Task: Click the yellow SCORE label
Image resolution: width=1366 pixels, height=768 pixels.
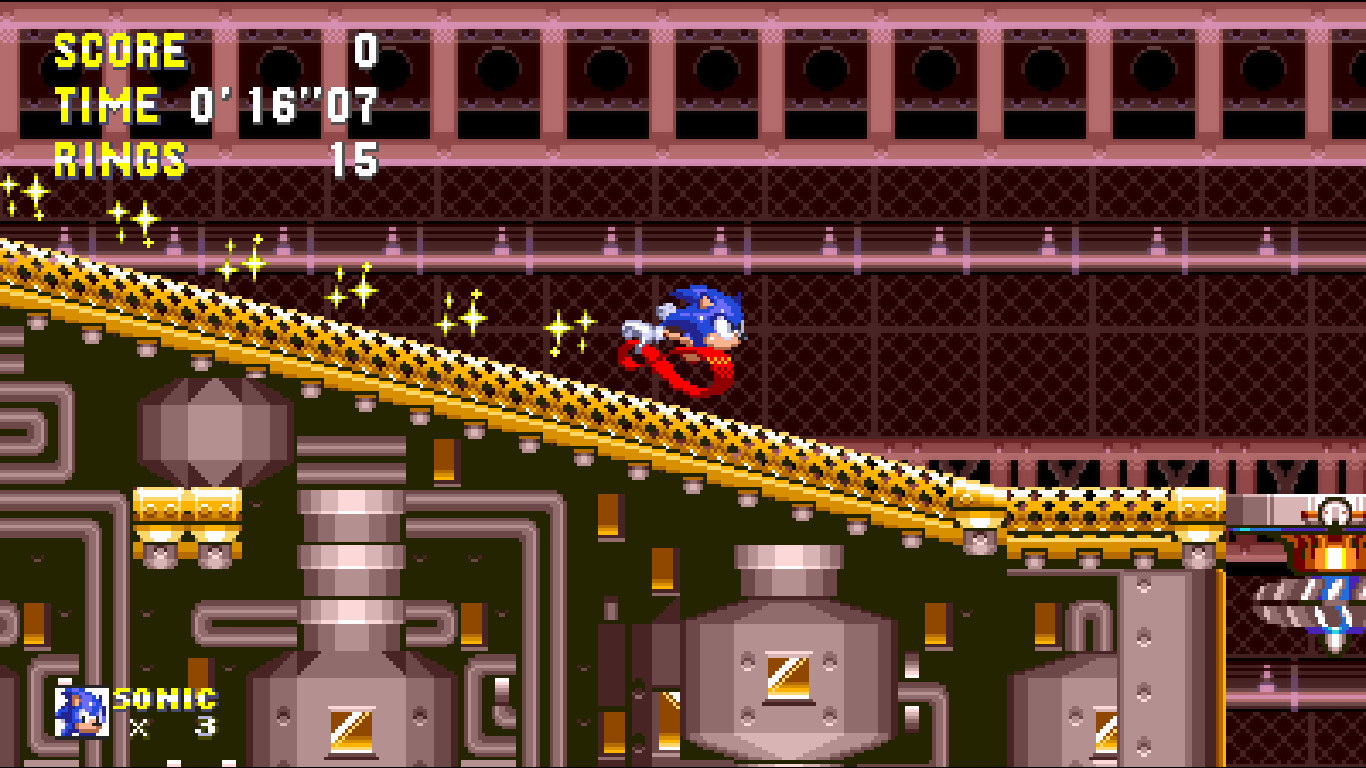Action: coord(118,50)
